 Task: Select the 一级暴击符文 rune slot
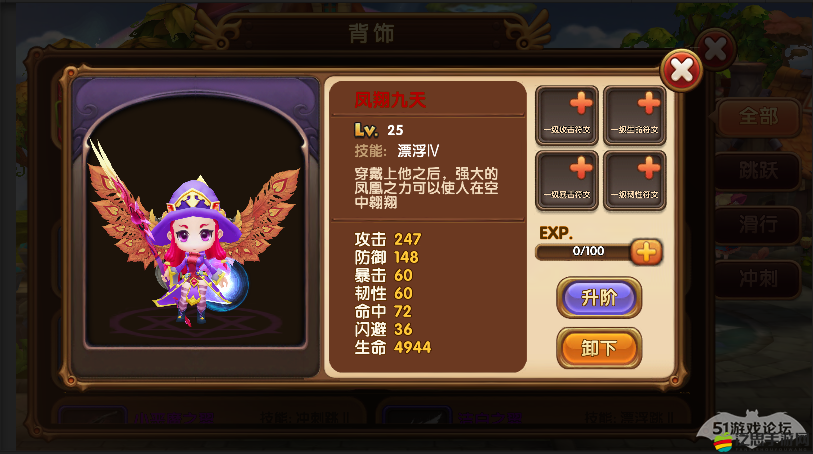point(567,179)
